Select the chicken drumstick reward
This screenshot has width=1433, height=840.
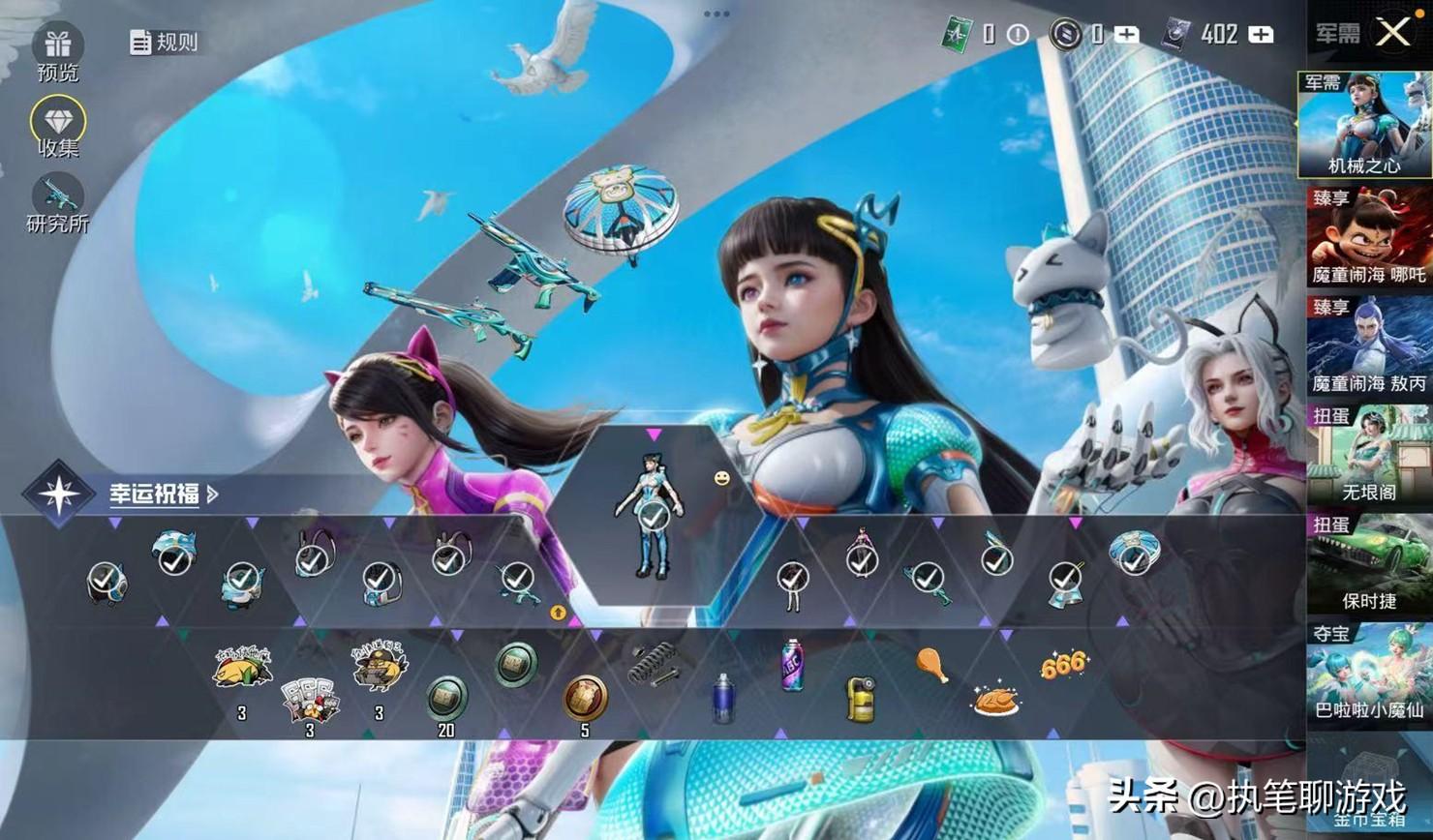[930, 664]
